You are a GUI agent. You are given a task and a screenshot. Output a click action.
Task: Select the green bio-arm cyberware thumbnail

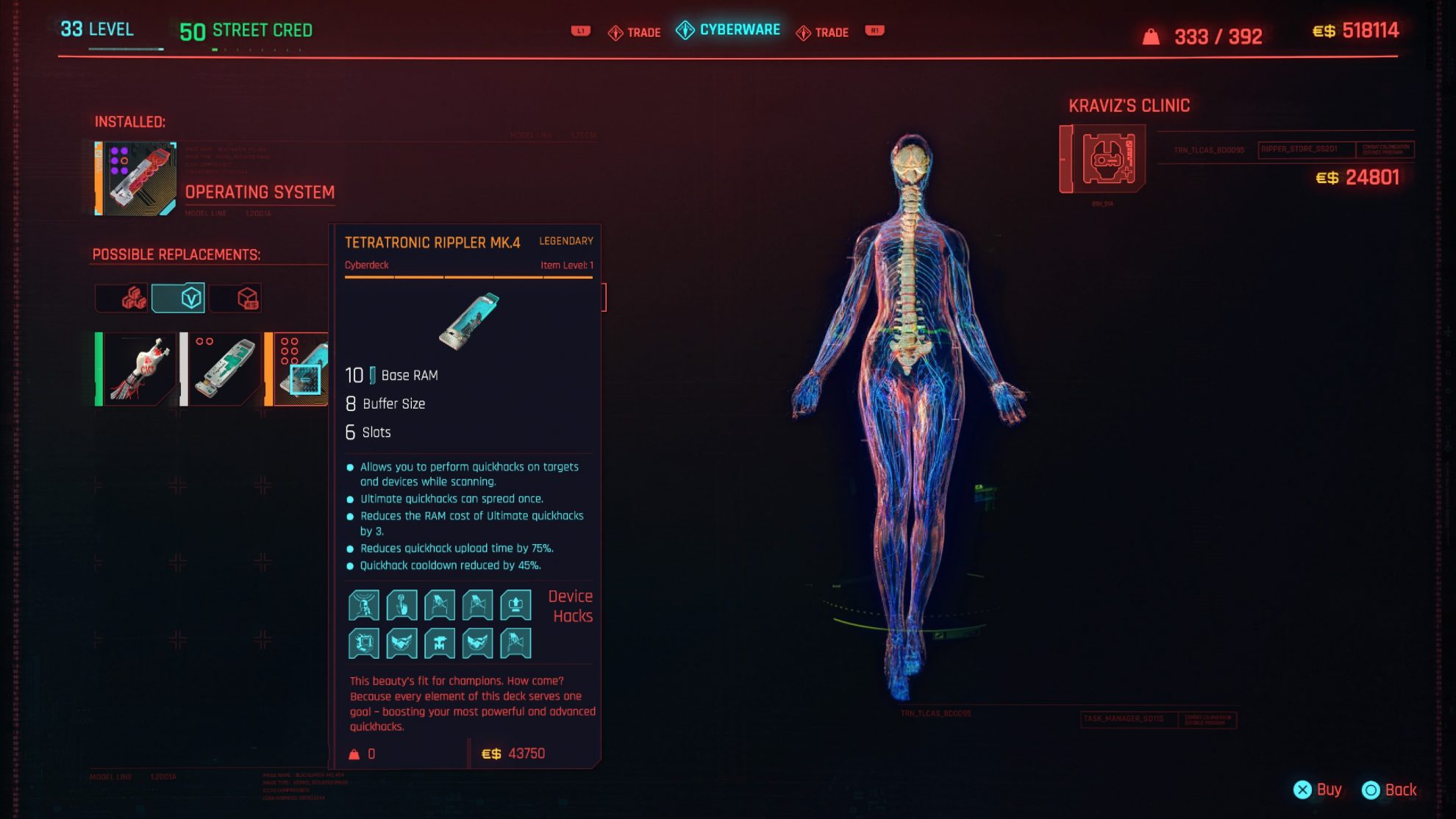click(136, 368)
